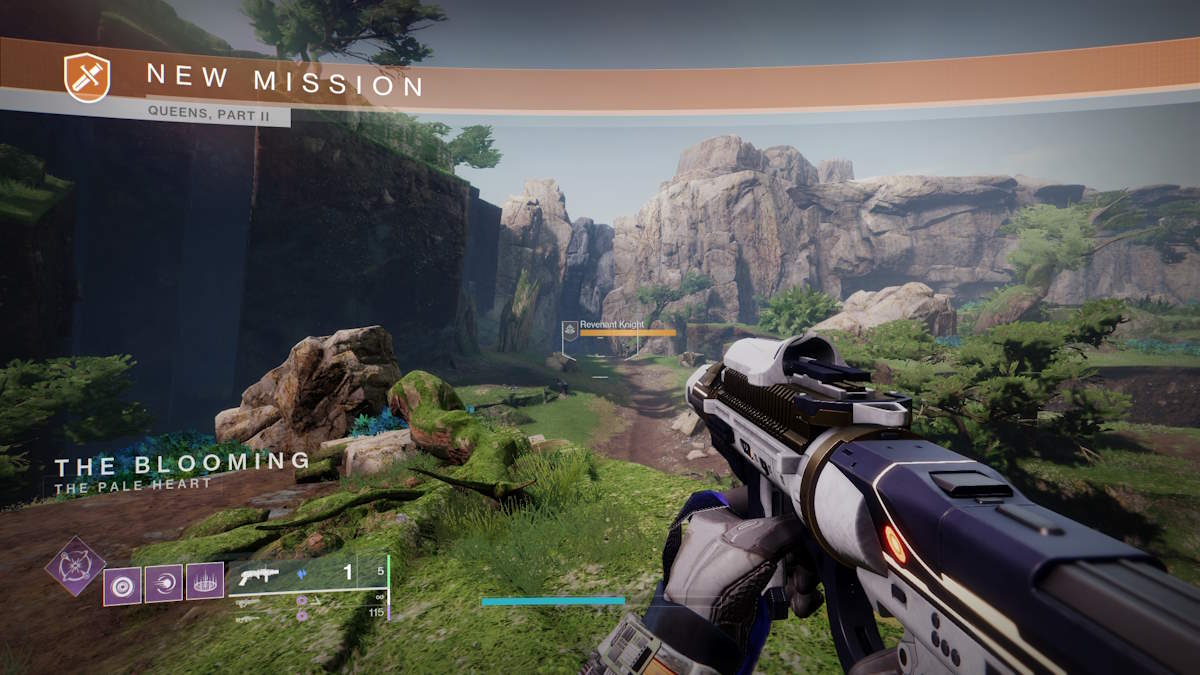Trigger the swirling orb melee ability icon
1200x675 pixels.
tap(164, 583)
